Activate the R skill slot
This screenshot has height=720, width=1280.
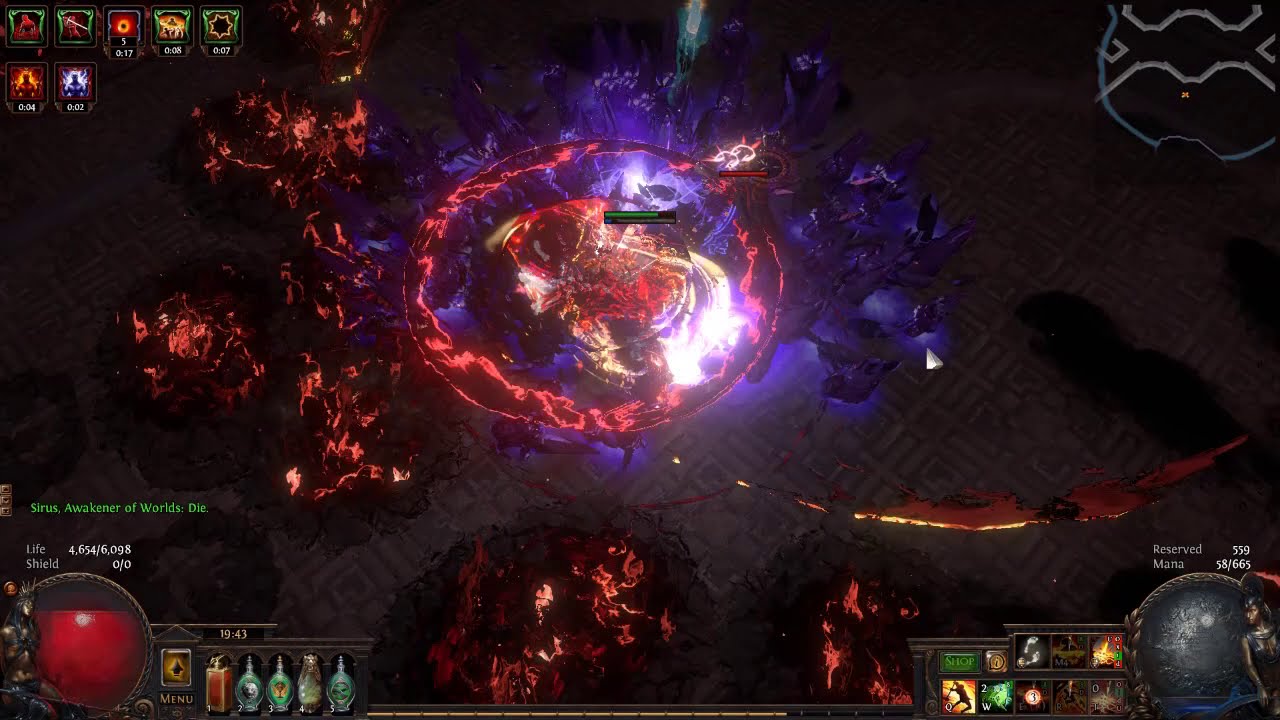(x=1069, y=696)
